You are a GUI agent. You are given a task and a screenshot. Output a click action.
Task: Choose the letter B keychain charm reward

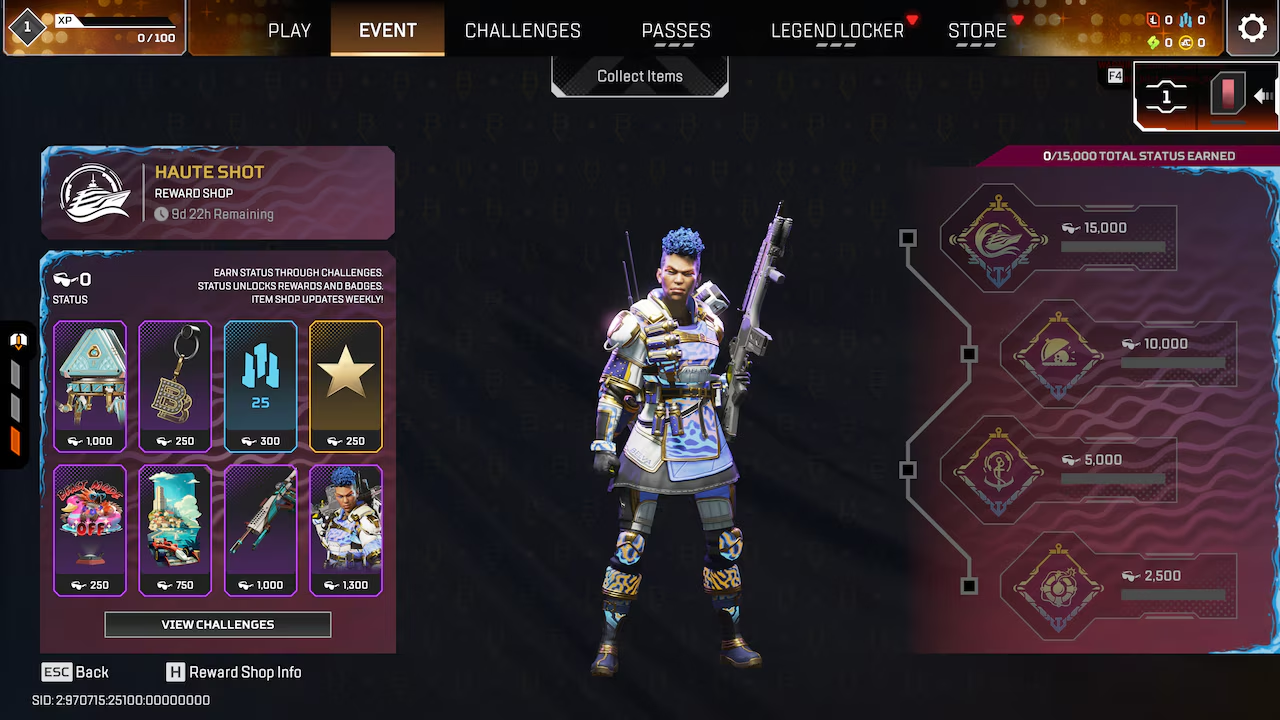[x=175, y=386]
